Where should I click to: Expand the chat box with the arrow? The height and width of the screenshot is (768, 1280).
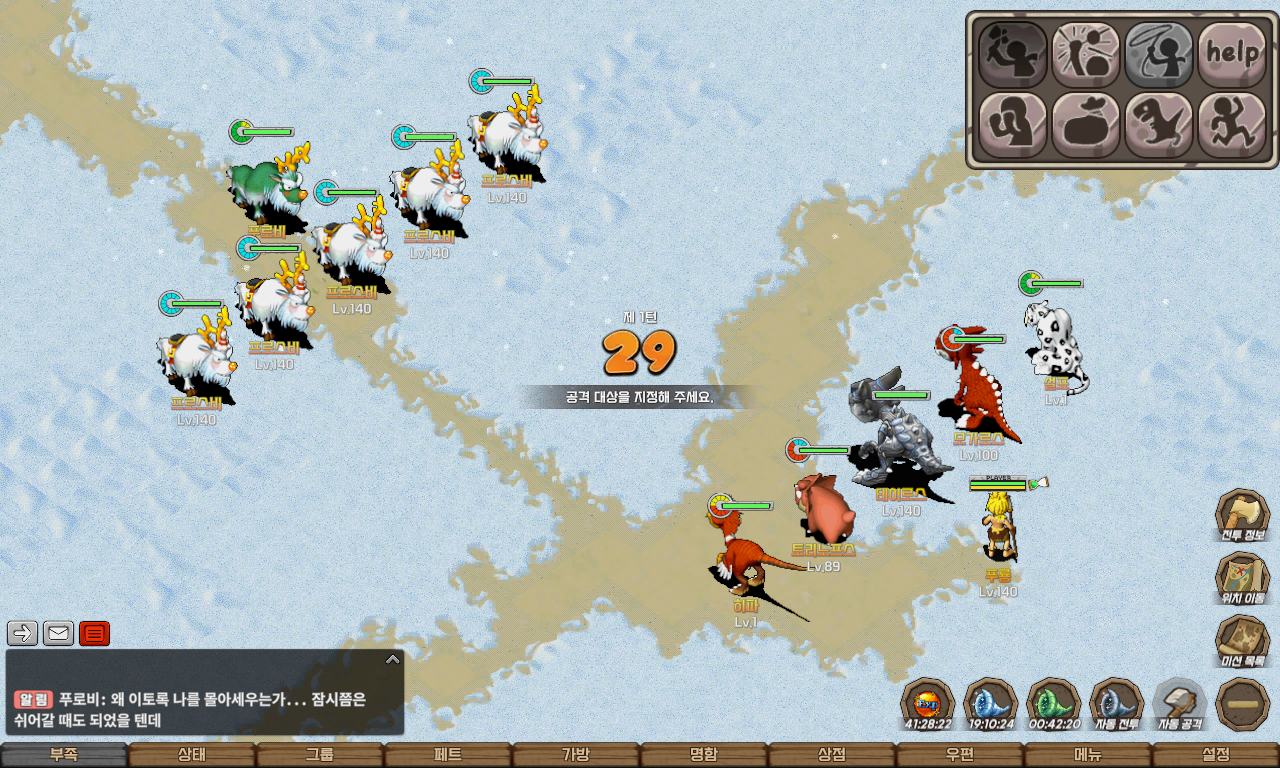(x=393, y=659)
